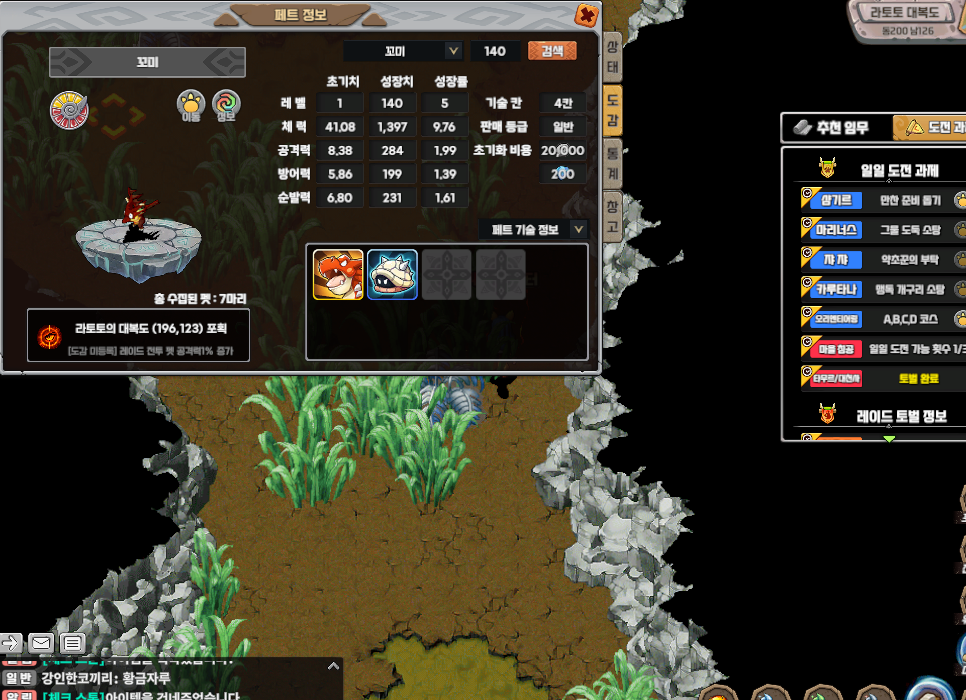The height and width of the screenshot is (700, 966).
Task: Click the 140 level input field
Action: pos(495,51)
